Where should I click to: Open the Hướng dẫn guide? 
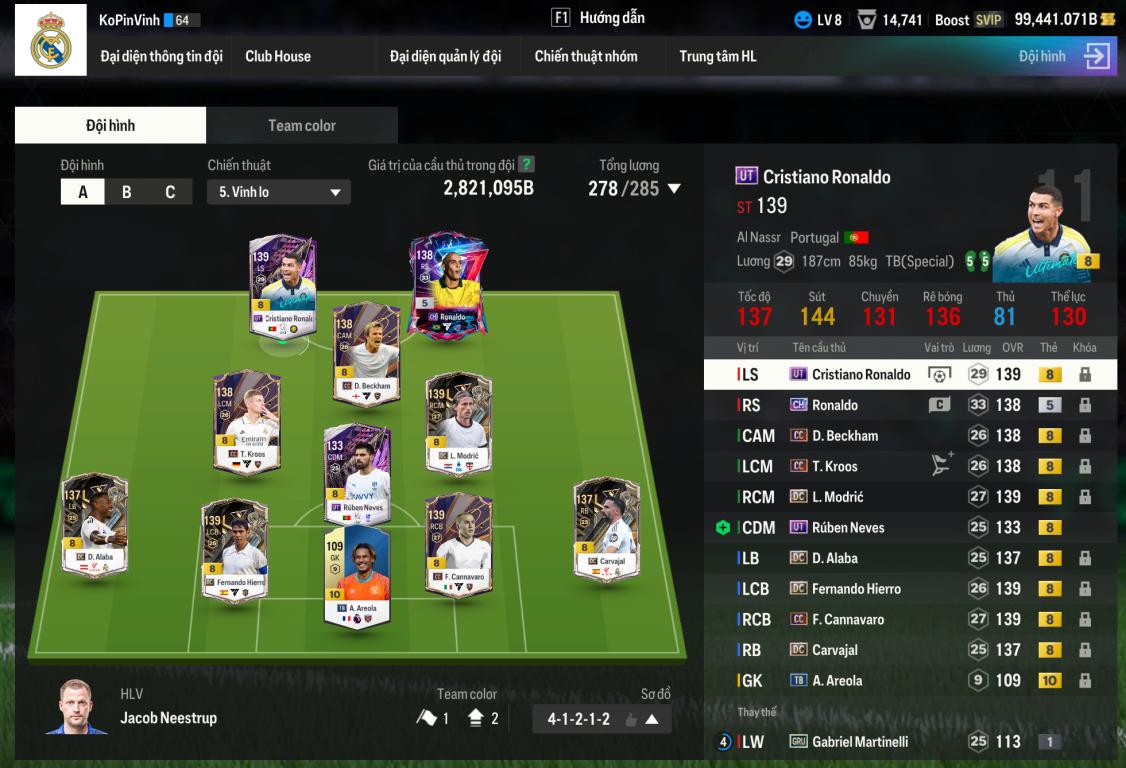click(x=598, y=18)
